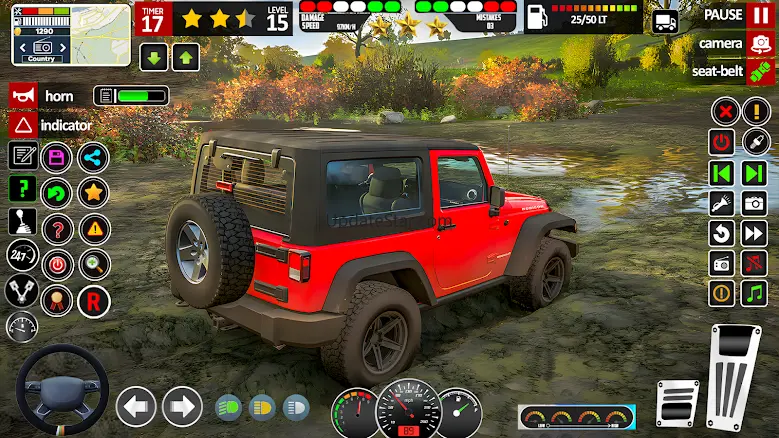
Task: Select the orange star icon
Action: [x=93, y=191]
